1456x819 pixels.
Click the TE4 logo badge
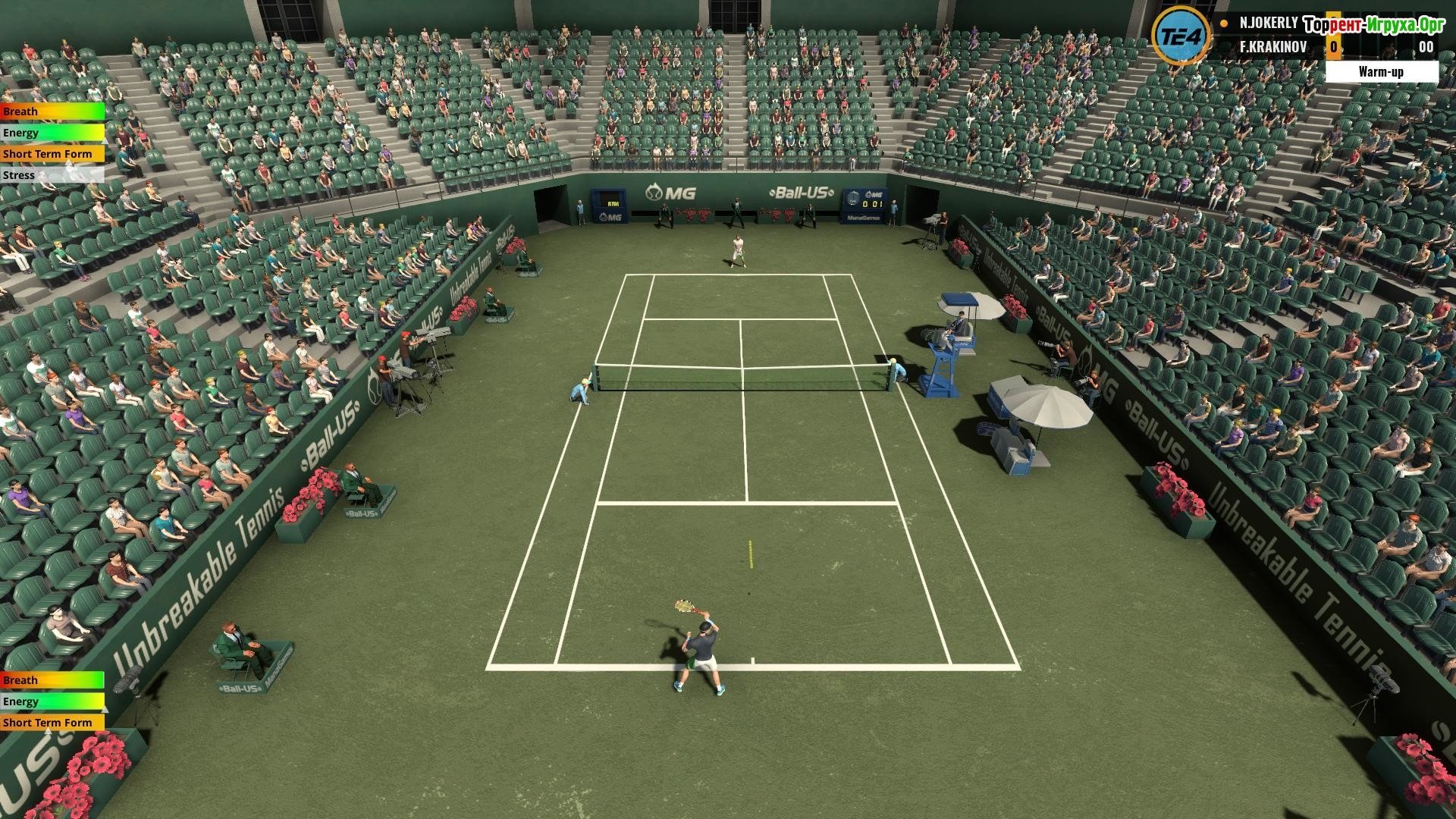[1181, 36]
